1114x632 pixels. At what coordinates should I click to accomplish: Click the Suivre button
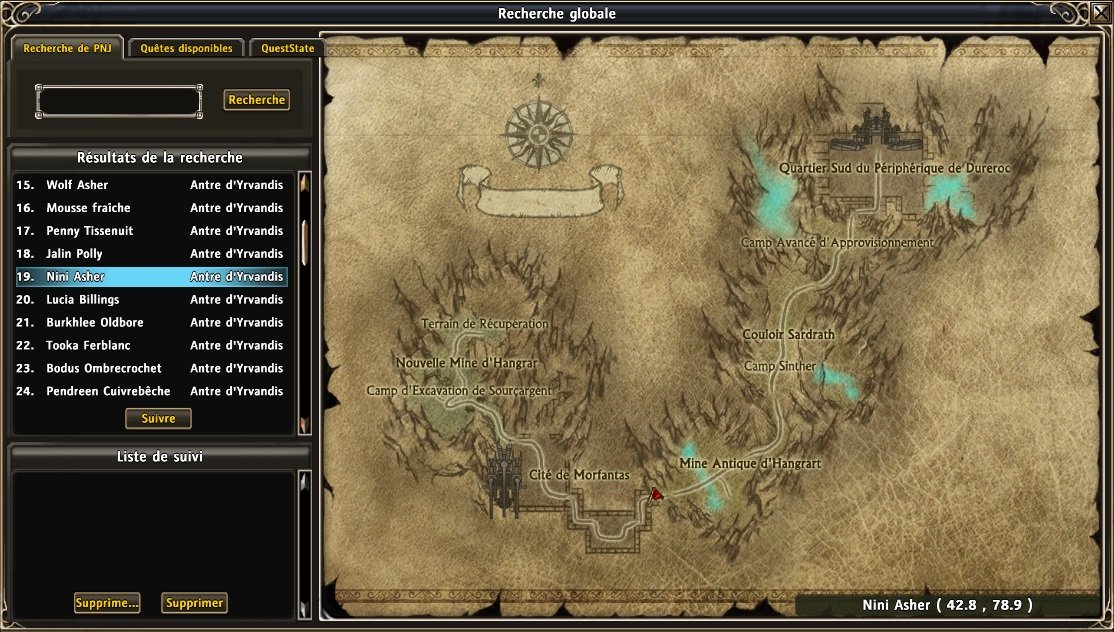158,418
